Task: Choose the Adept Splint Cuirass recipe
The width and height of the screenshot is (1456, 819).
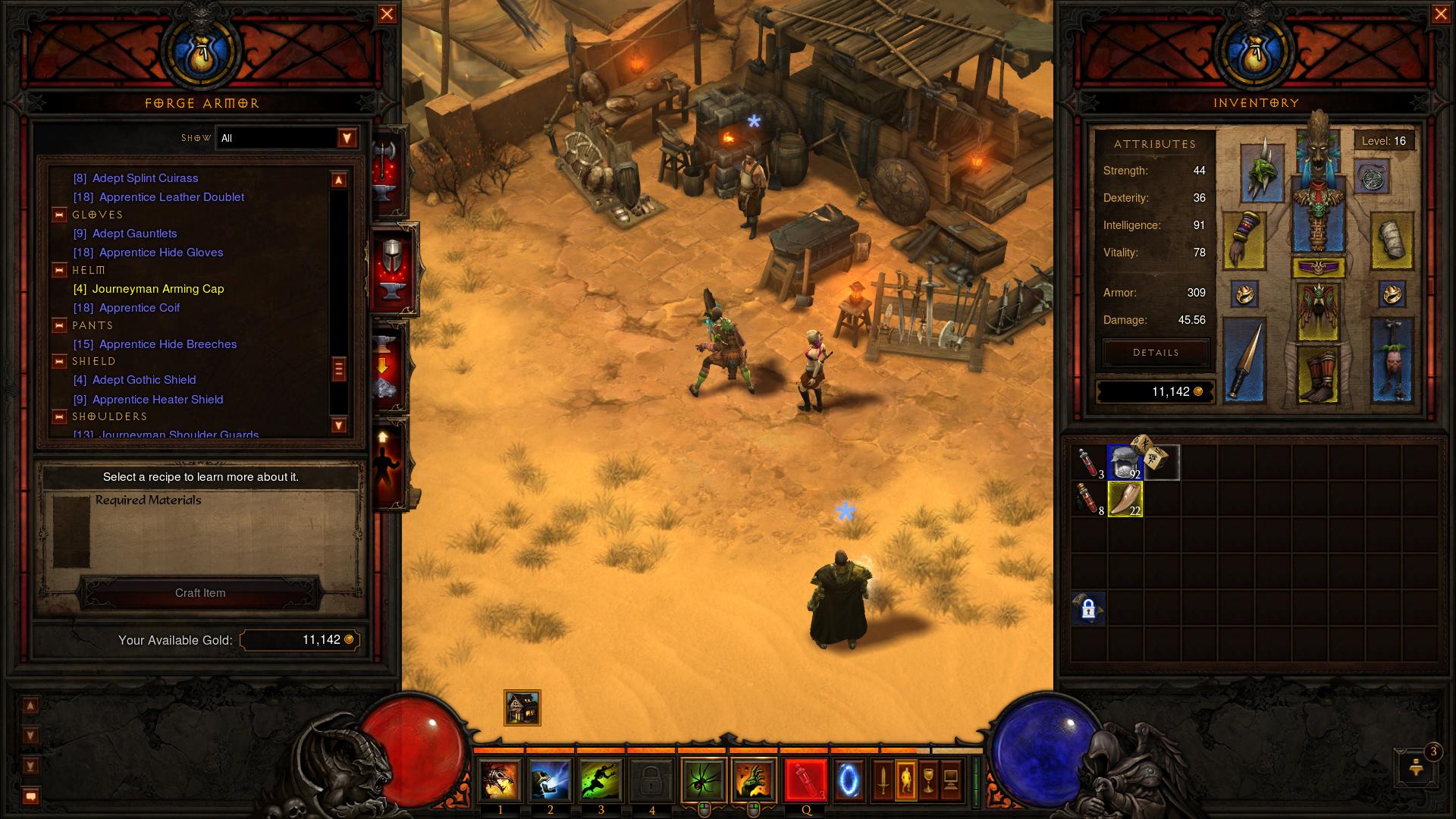Action: click(145, 178)
